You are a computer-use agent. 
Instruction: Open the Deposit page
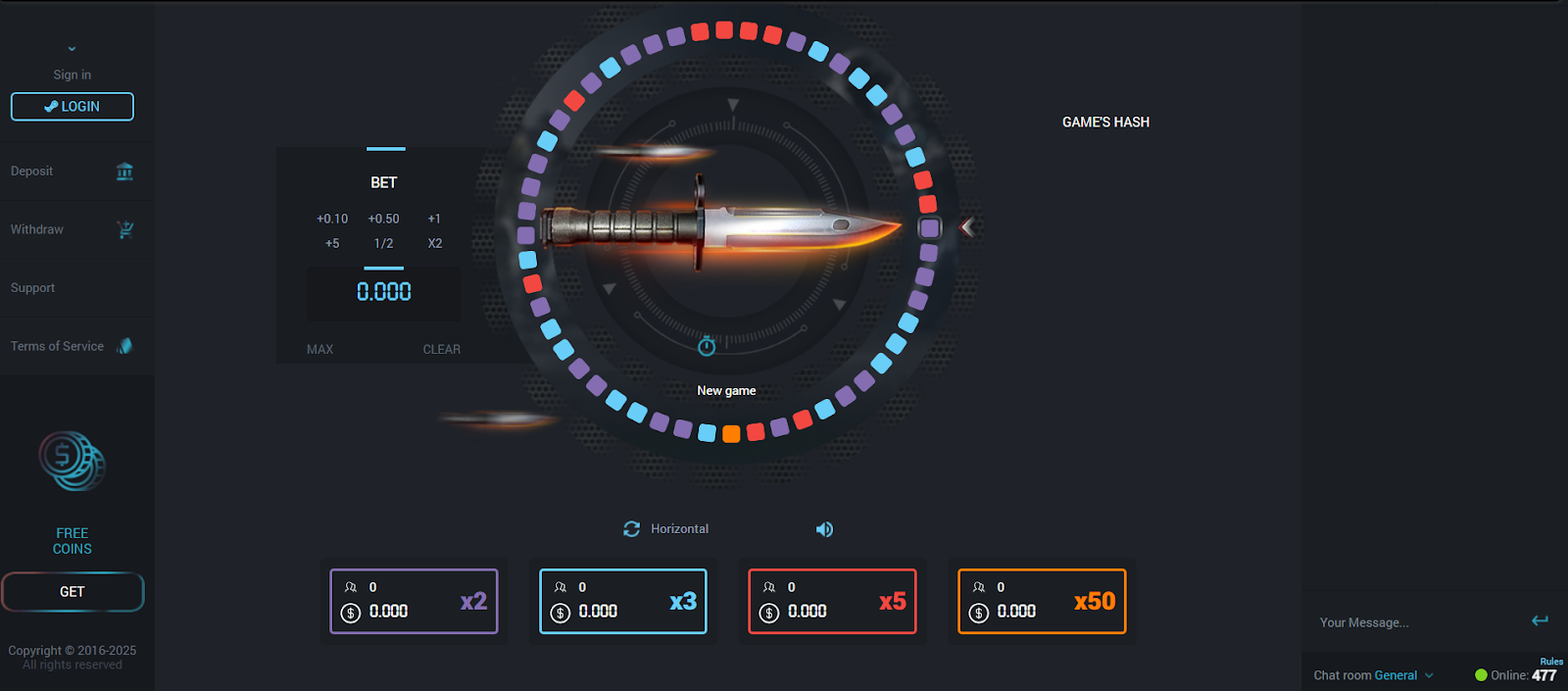click(72, 172)
